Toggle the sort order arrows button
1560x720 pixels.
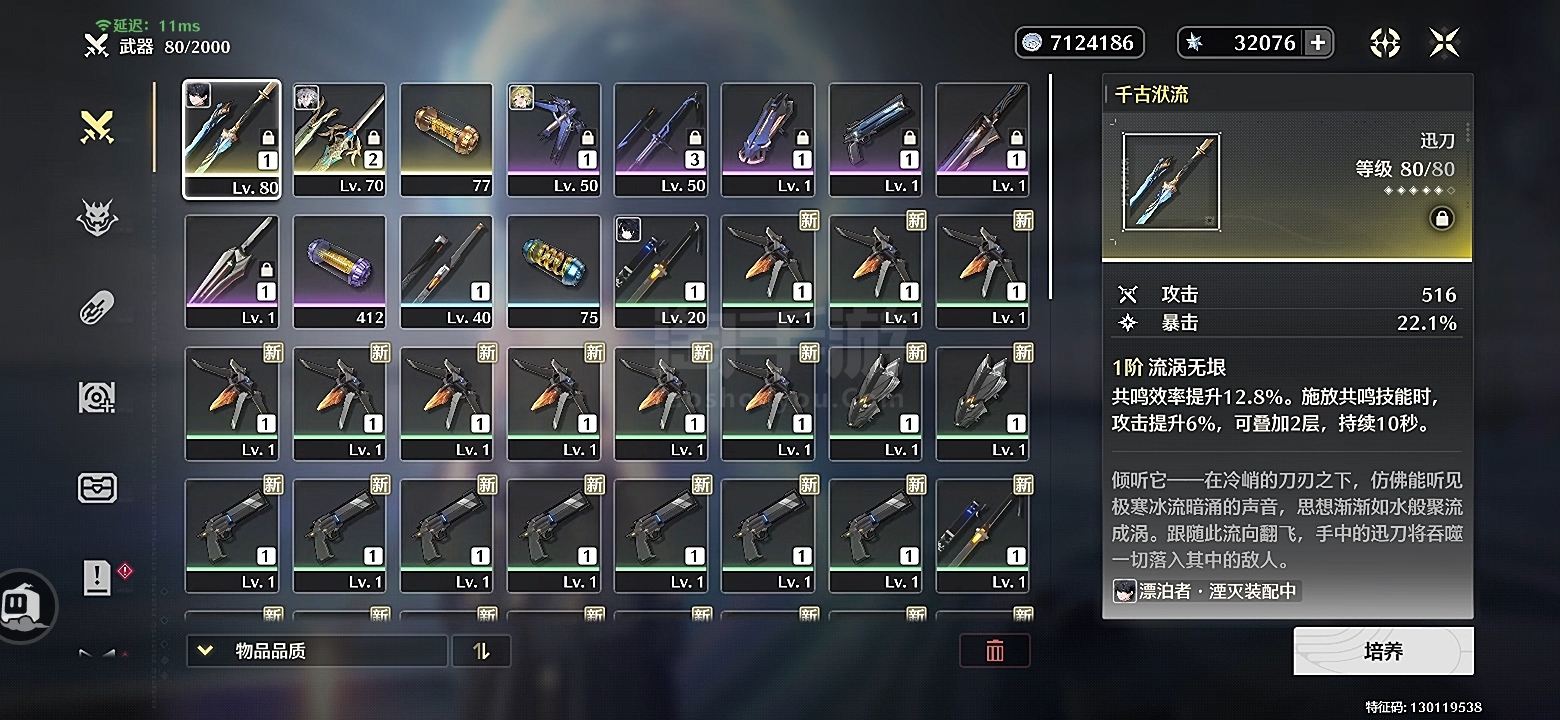point(481,651)
